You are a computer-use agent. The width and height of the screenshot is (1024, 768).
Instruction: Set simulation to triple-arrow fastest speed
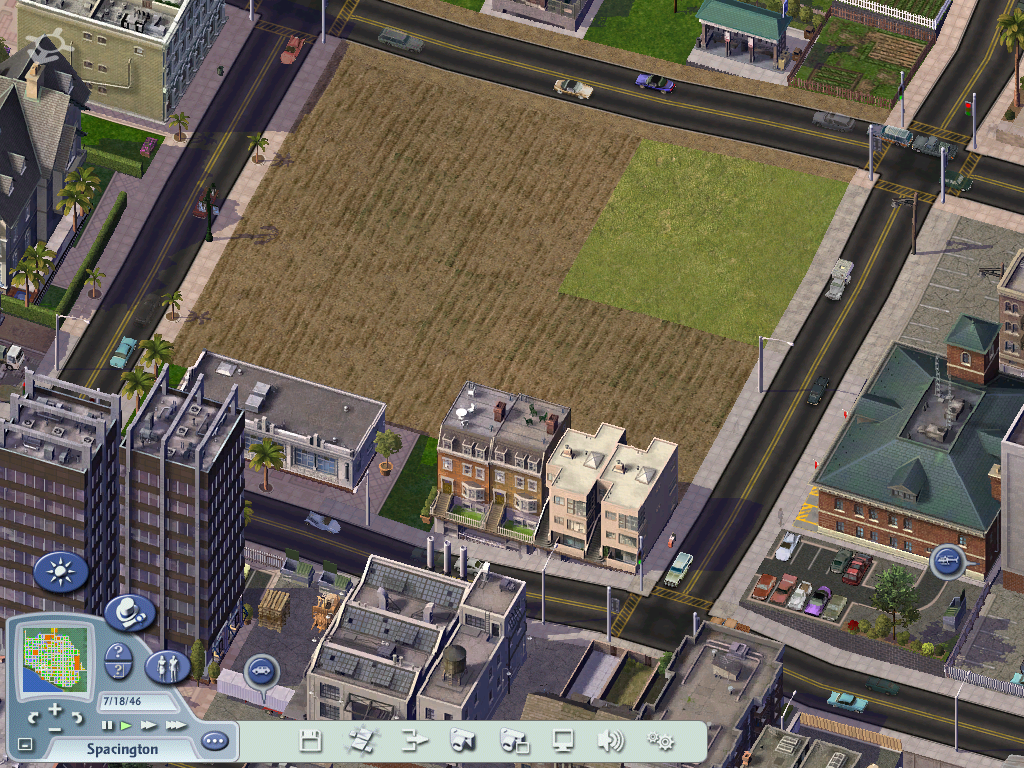(x=175, y=725)
